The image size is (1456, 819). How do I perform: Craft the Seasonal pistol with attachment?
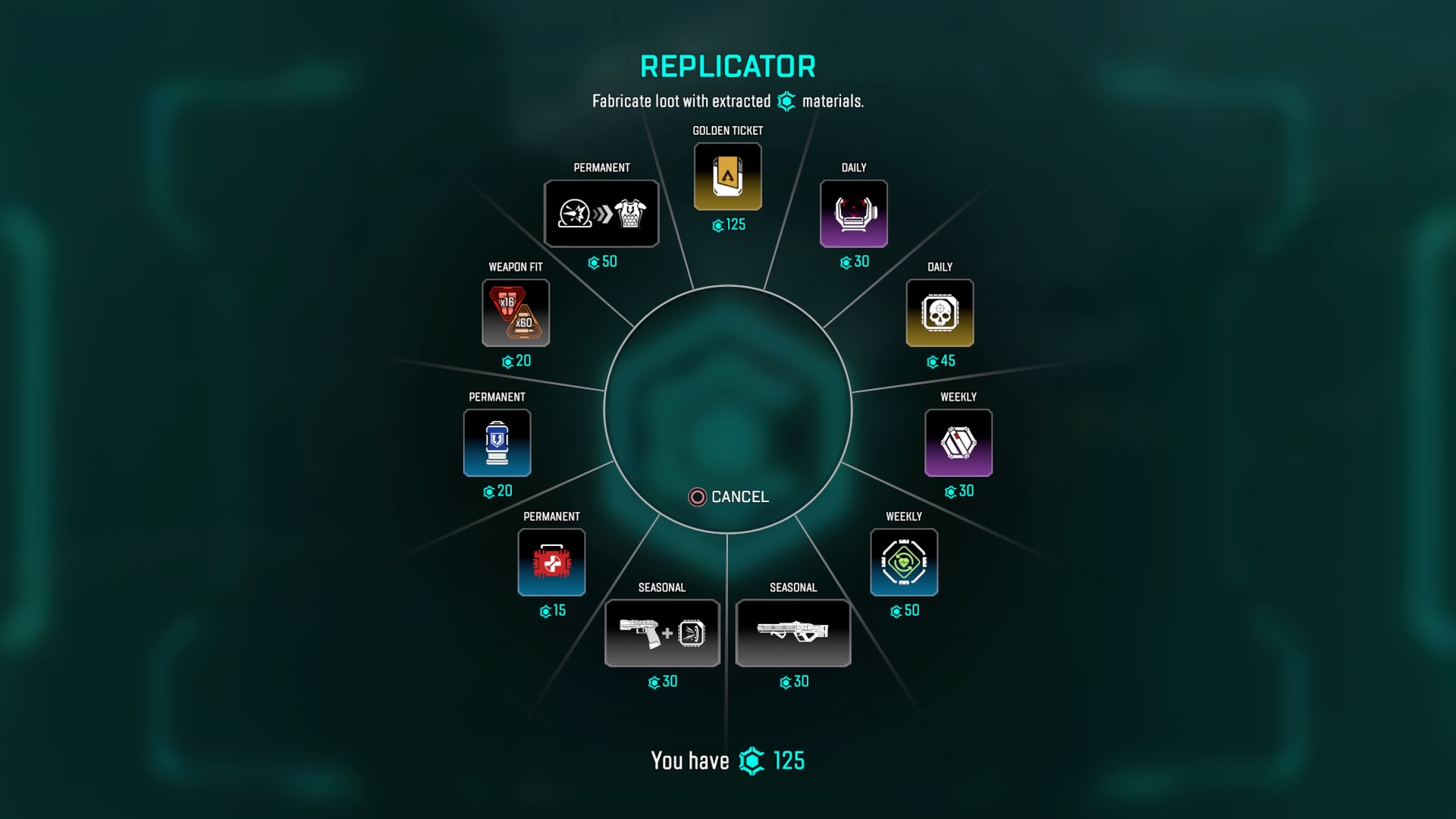pos(662,633)
